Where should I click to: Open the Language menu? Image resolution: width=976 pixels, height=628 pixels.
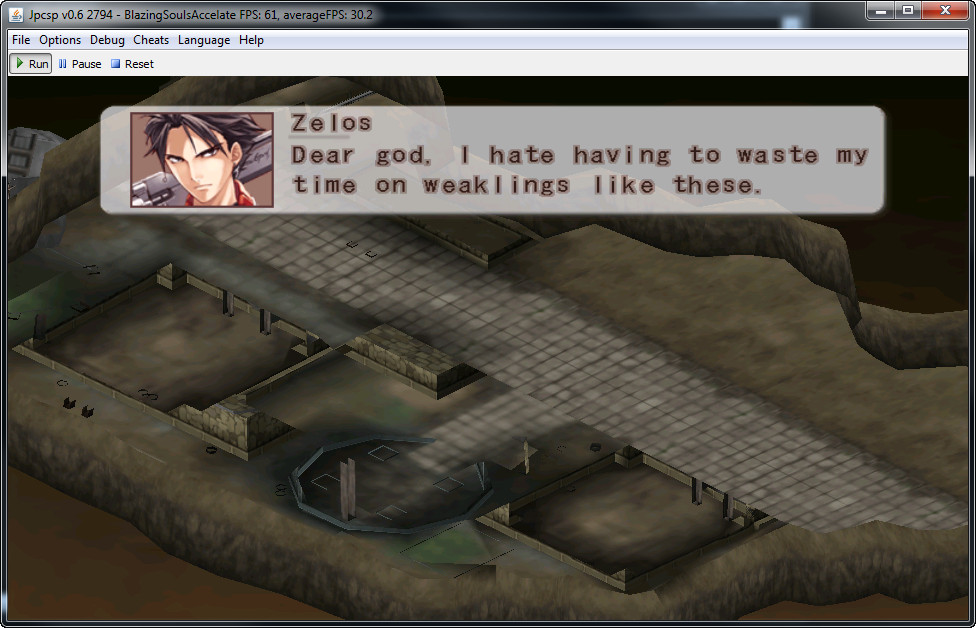tap(204, 40)
